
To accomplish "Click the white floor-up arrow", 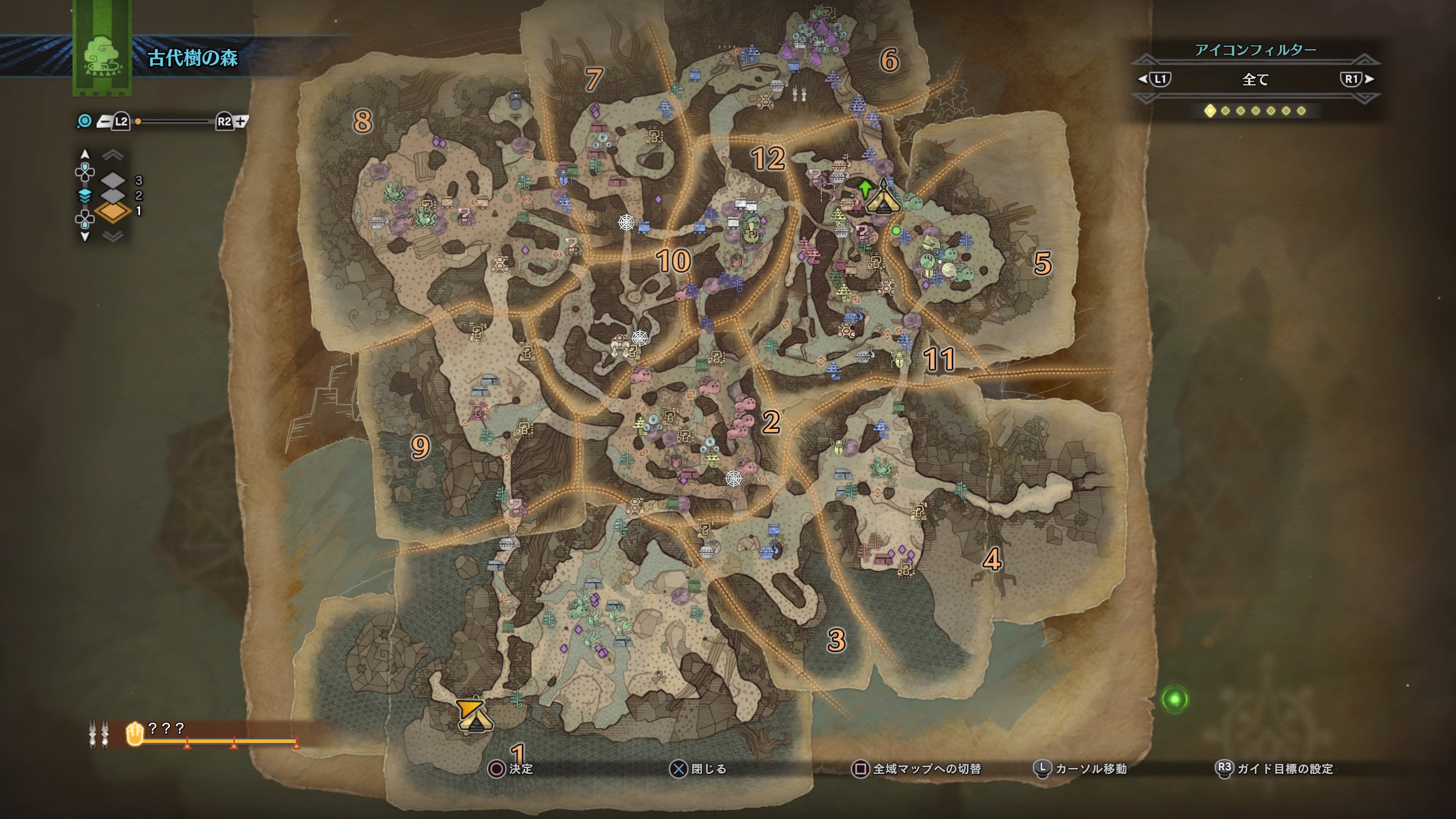I will point(85,154).
